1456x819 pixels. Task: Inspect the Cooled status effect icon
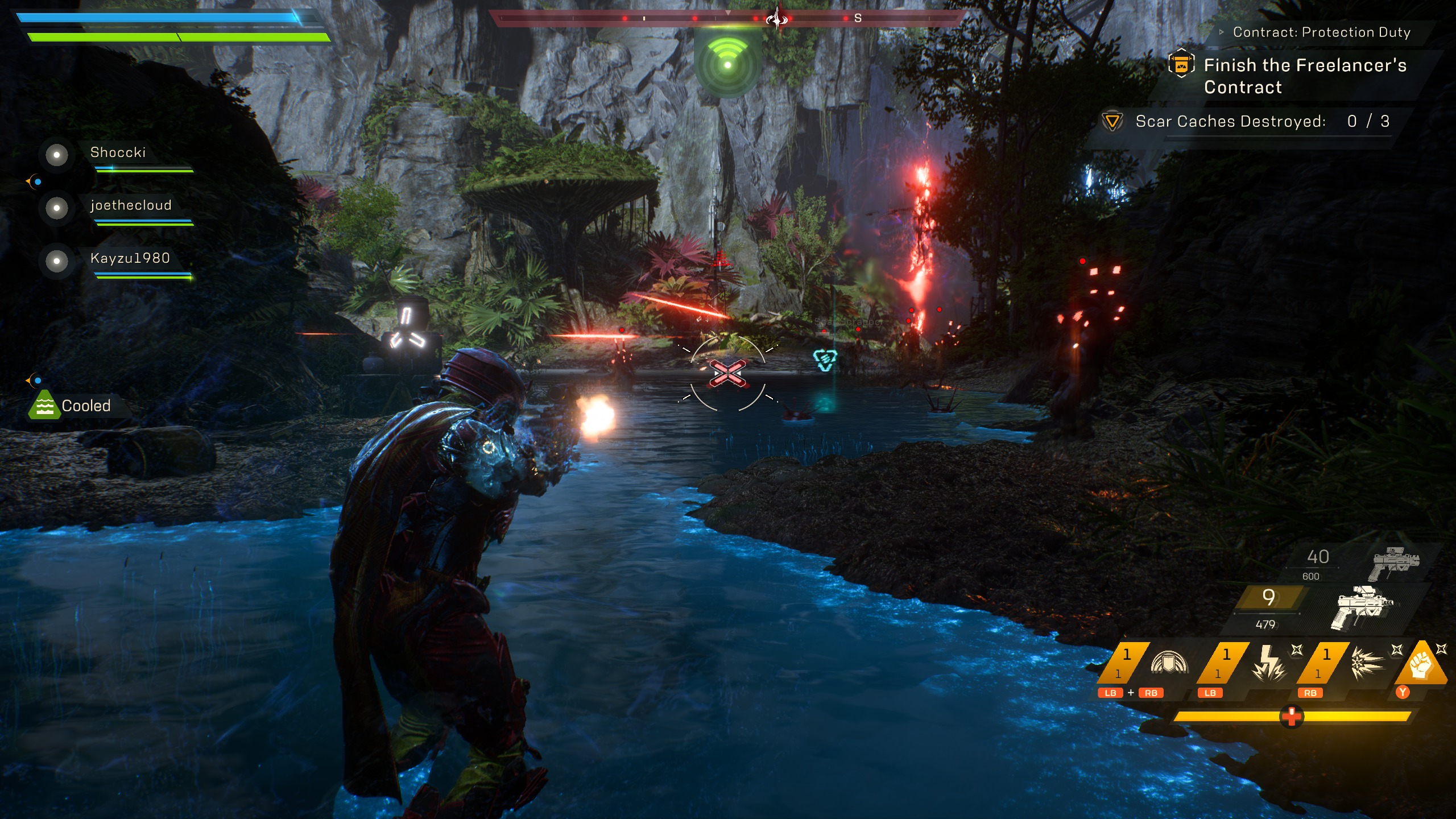click(44, 405)
